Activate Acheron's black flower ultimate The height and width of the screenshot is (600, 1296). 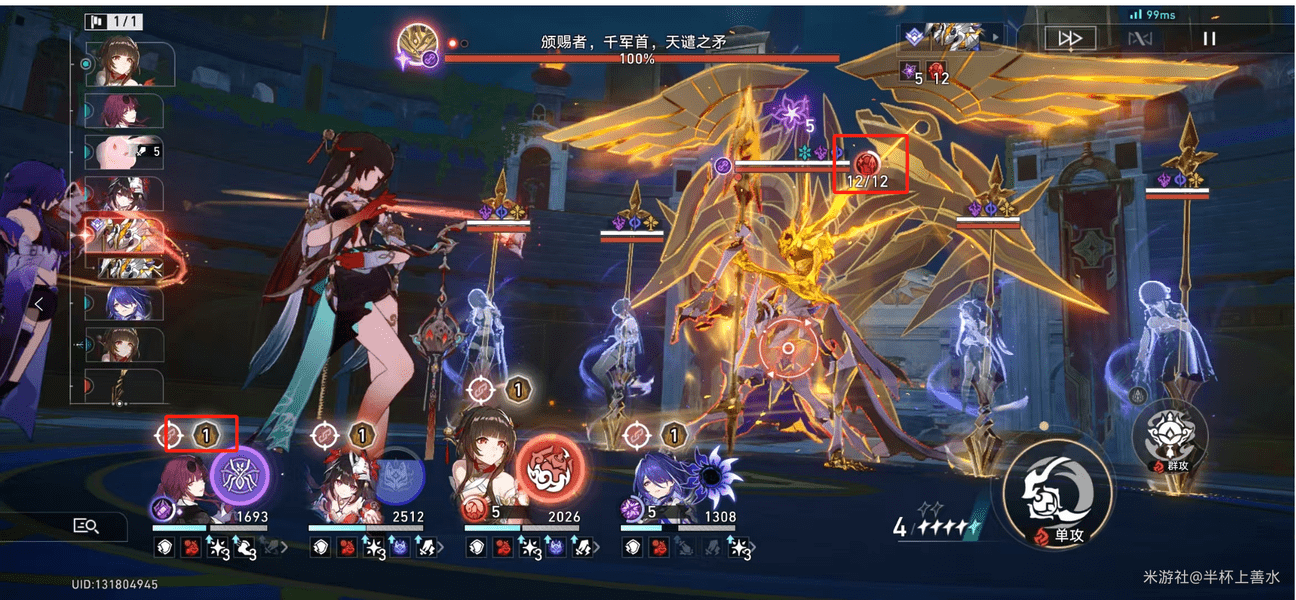pyautogui.click(x=711, y=474)
